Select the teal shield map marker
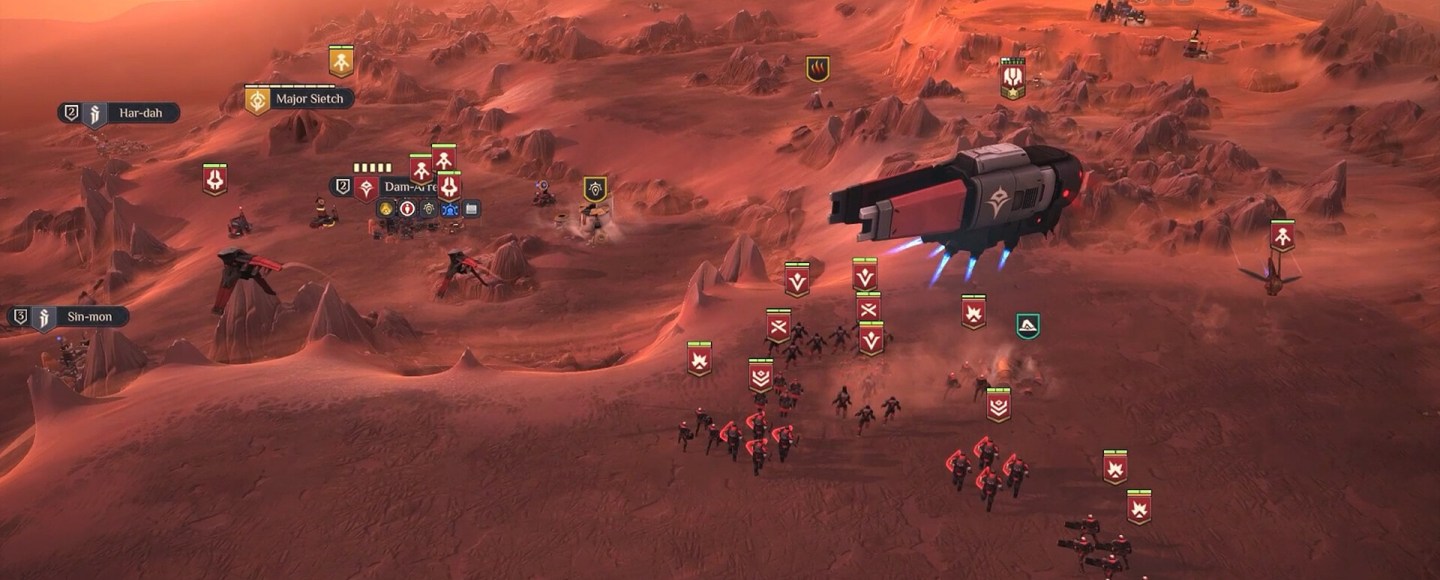1440x580 pixels. point(1027,325)
